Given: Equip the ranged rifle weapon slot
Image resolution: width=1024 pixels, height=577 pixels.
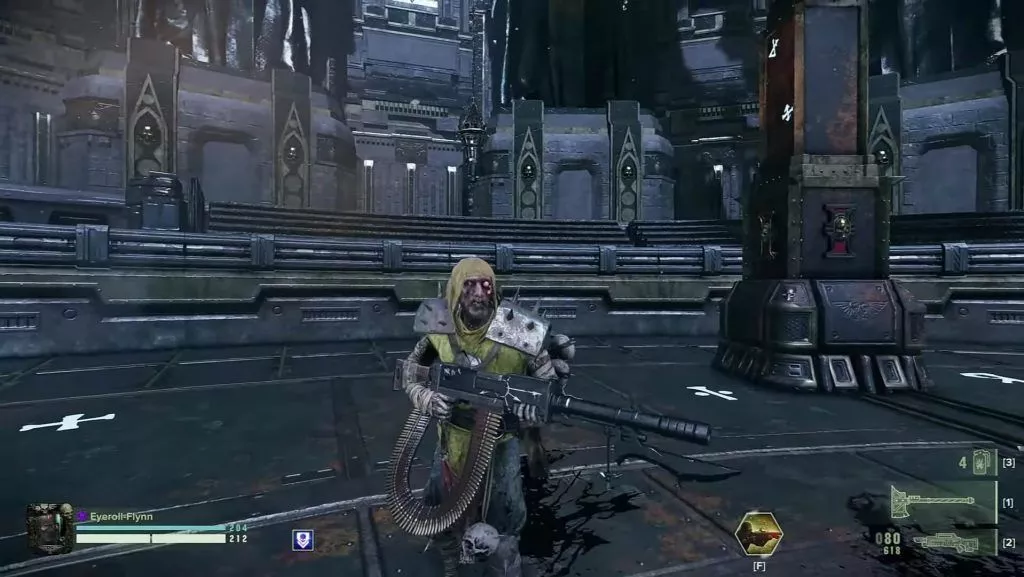Looking at the screenshot, I should tap(945, 541).
